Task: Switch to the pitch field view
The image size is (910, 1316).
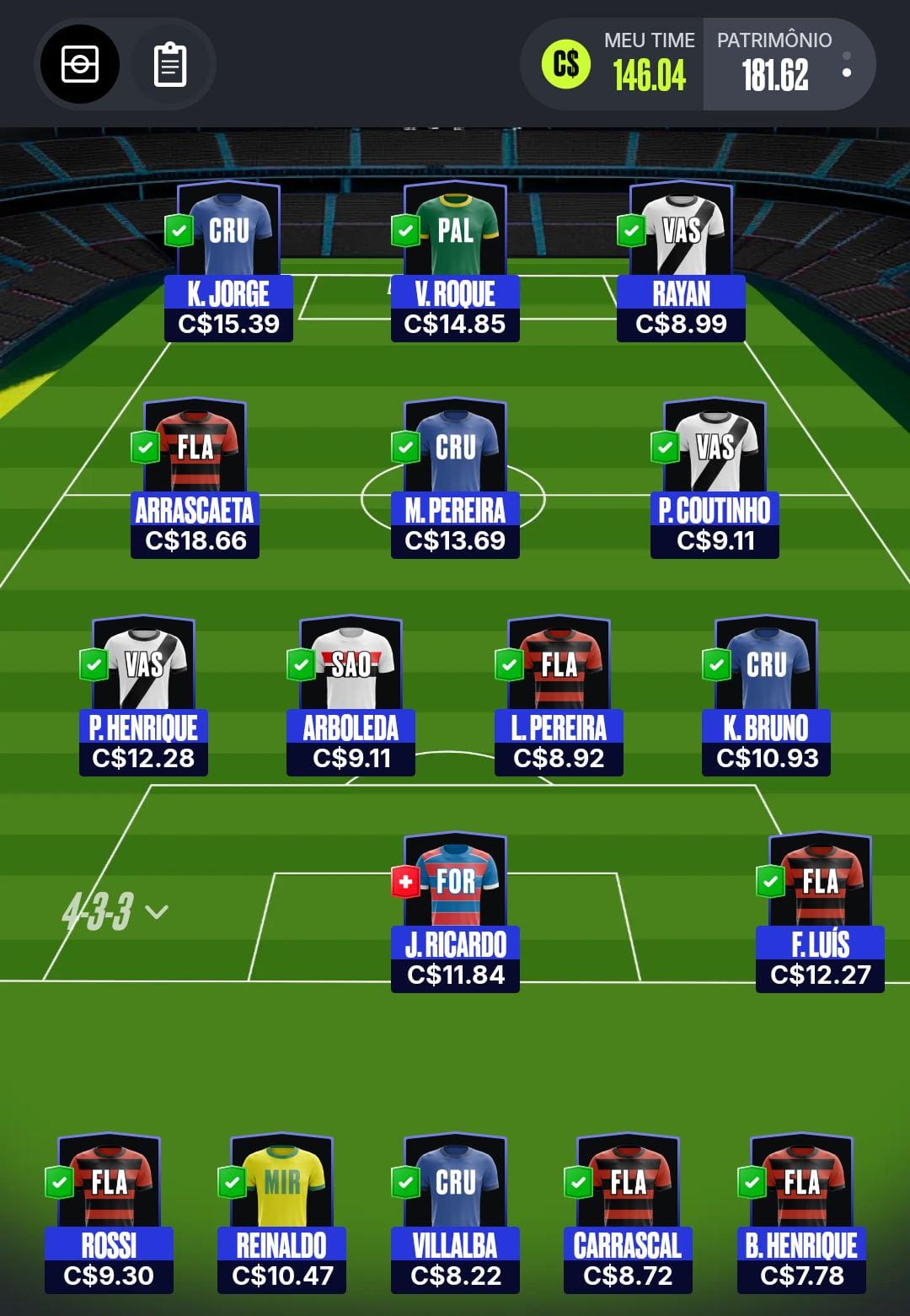Action: 80,64
